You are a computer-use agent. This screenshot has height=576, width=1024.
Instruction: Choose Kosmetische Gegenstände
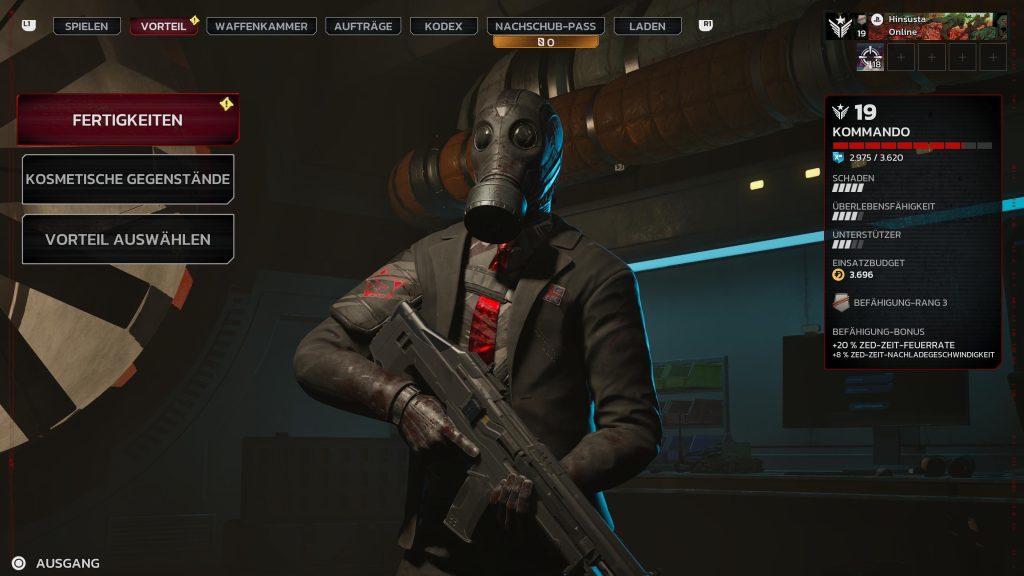tap(128, 180)
